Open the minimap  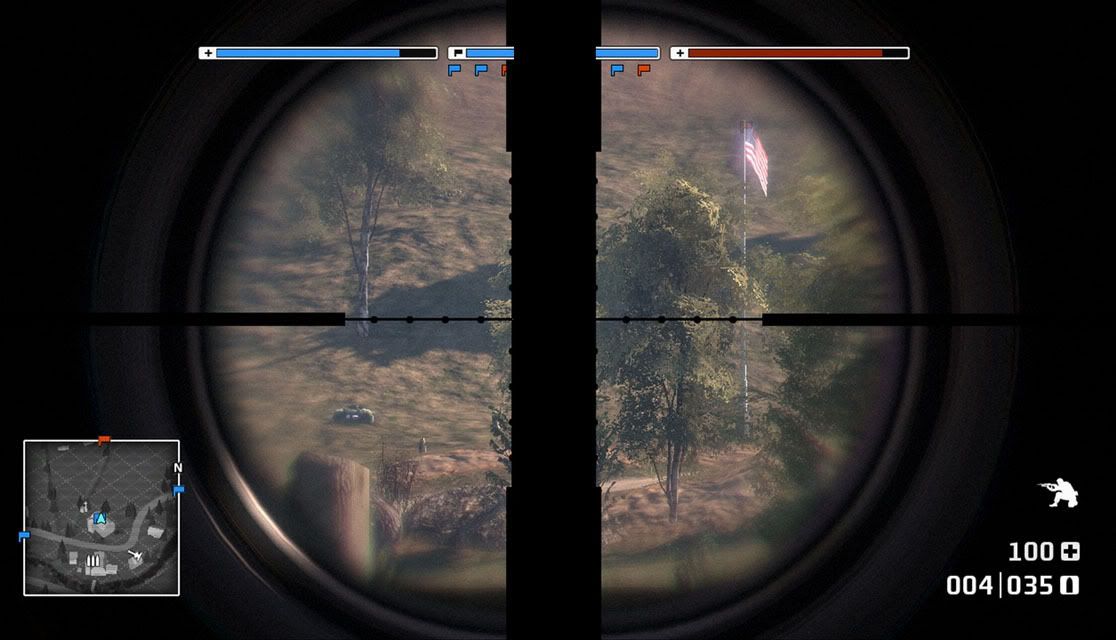pyautogui.click(x=101, y=518)
